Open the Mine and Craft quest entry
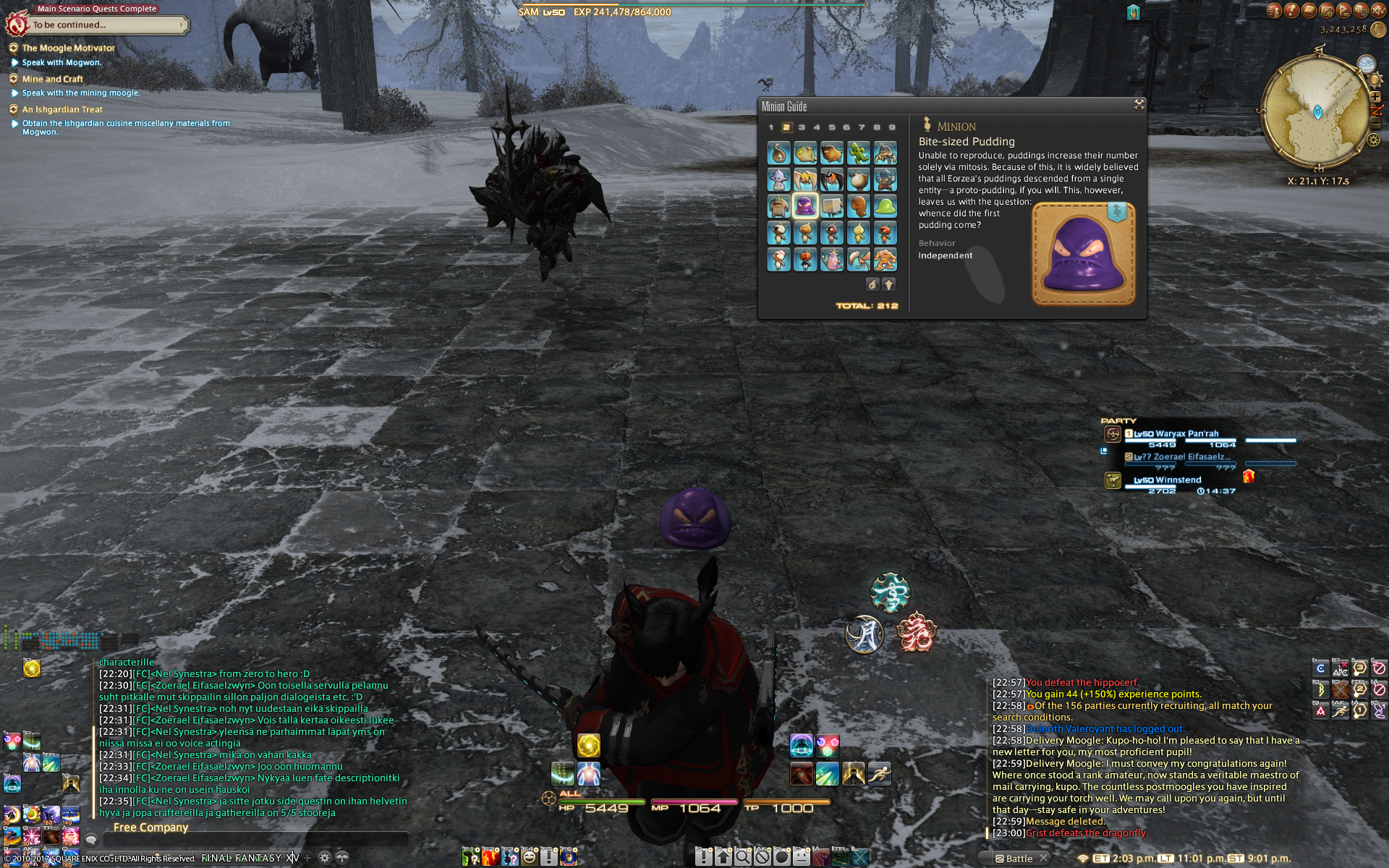 (x=52, y=80)
